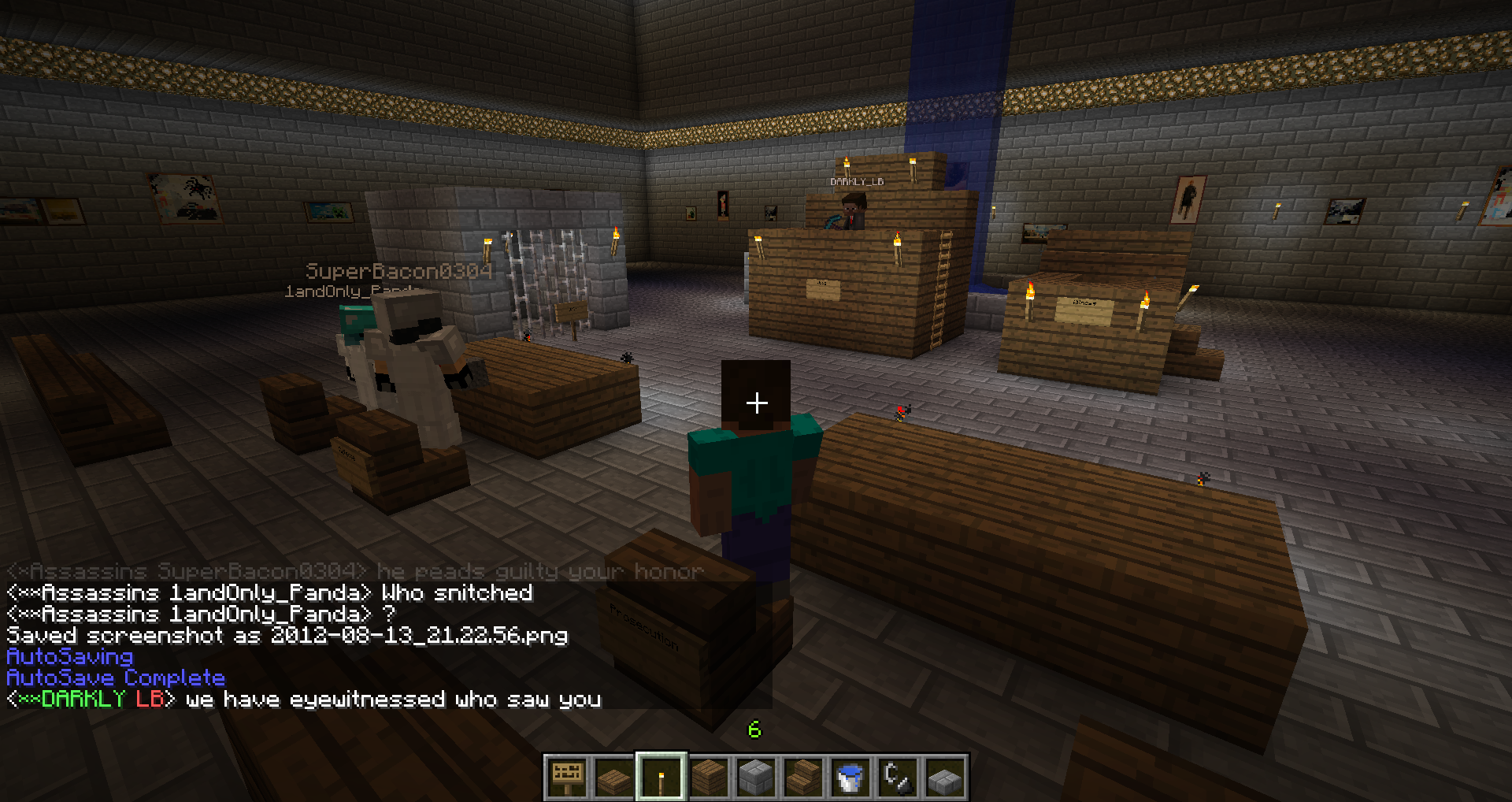
Task: Select the wooden sign hotbar slot
Action: (x=567, y=777)
